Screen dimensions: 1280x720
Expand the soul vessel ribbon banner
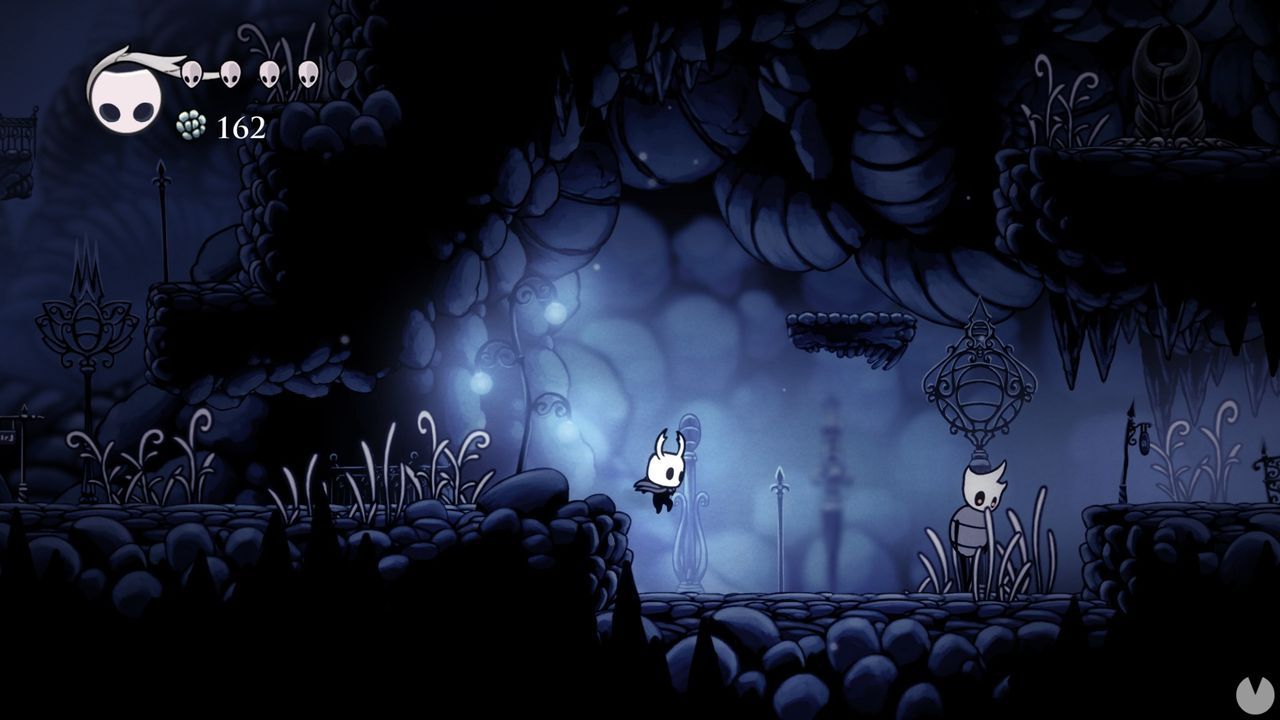click(150, 60)
